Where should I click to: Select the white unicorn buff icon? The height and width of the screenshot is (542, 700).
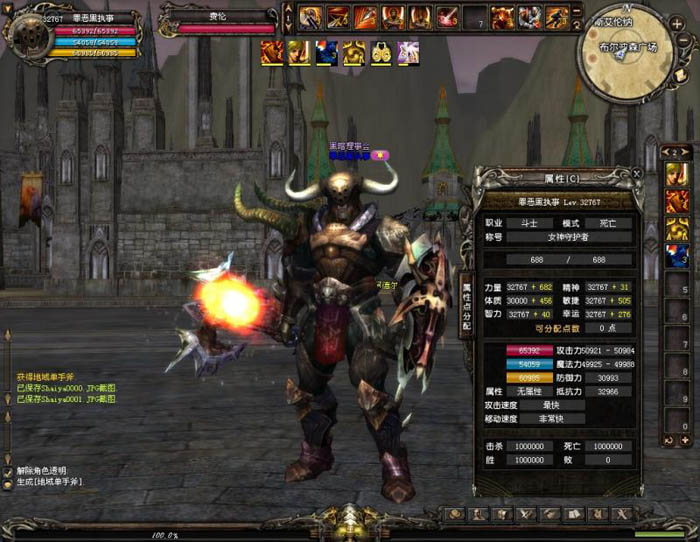[x=408, y=53]
